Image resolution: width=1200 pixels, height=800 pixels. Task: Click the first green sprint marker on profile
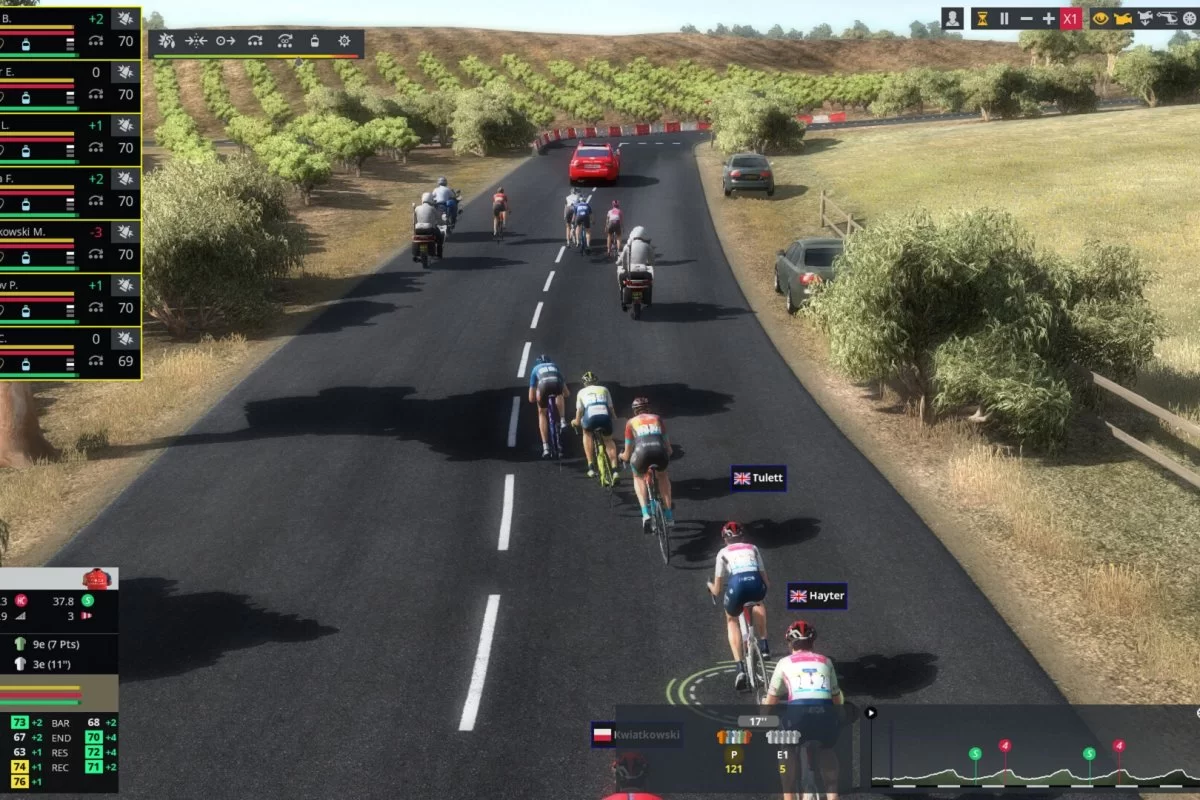[975, 754]
